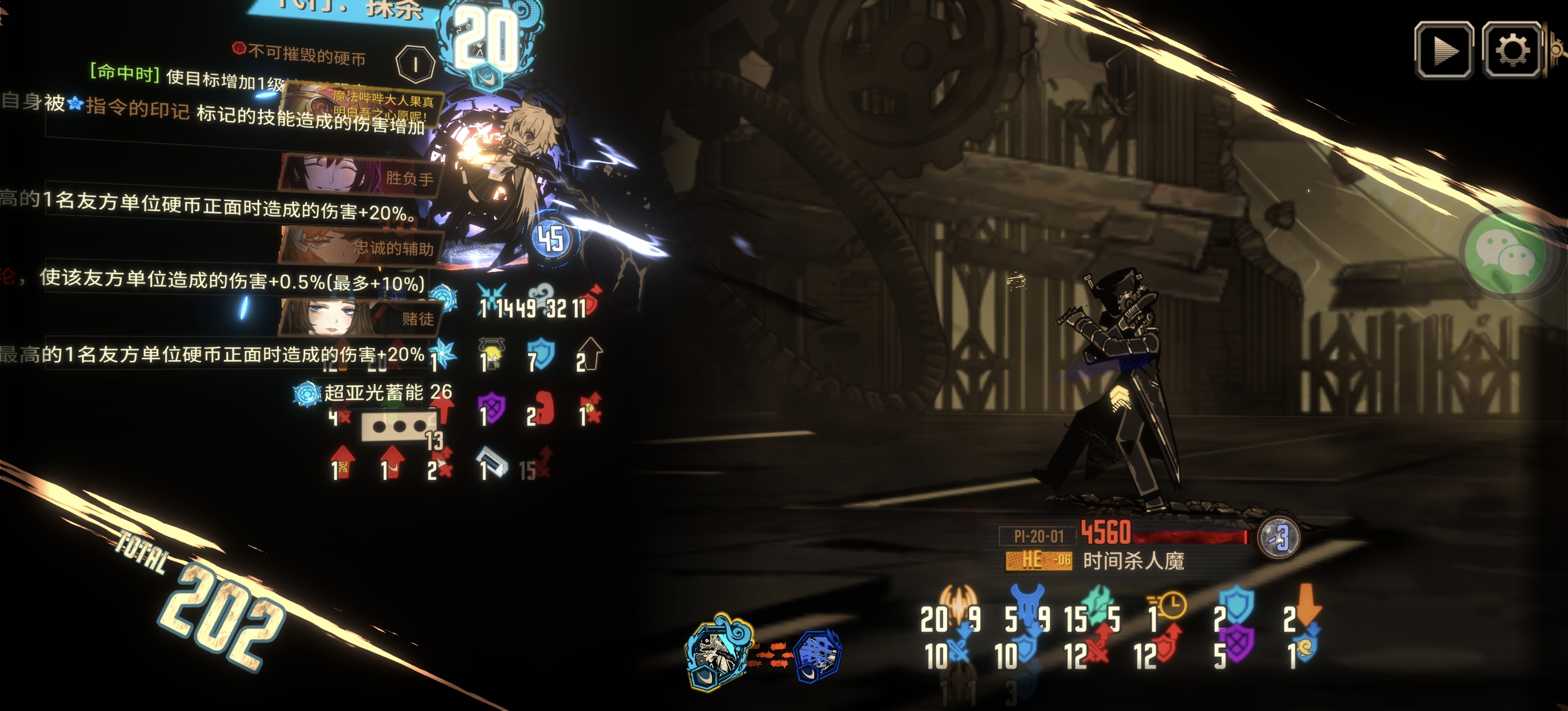Inspect the ally's clashing skill icon
The width and height of the screenshot is (1568, 711).
coord(718,651)
